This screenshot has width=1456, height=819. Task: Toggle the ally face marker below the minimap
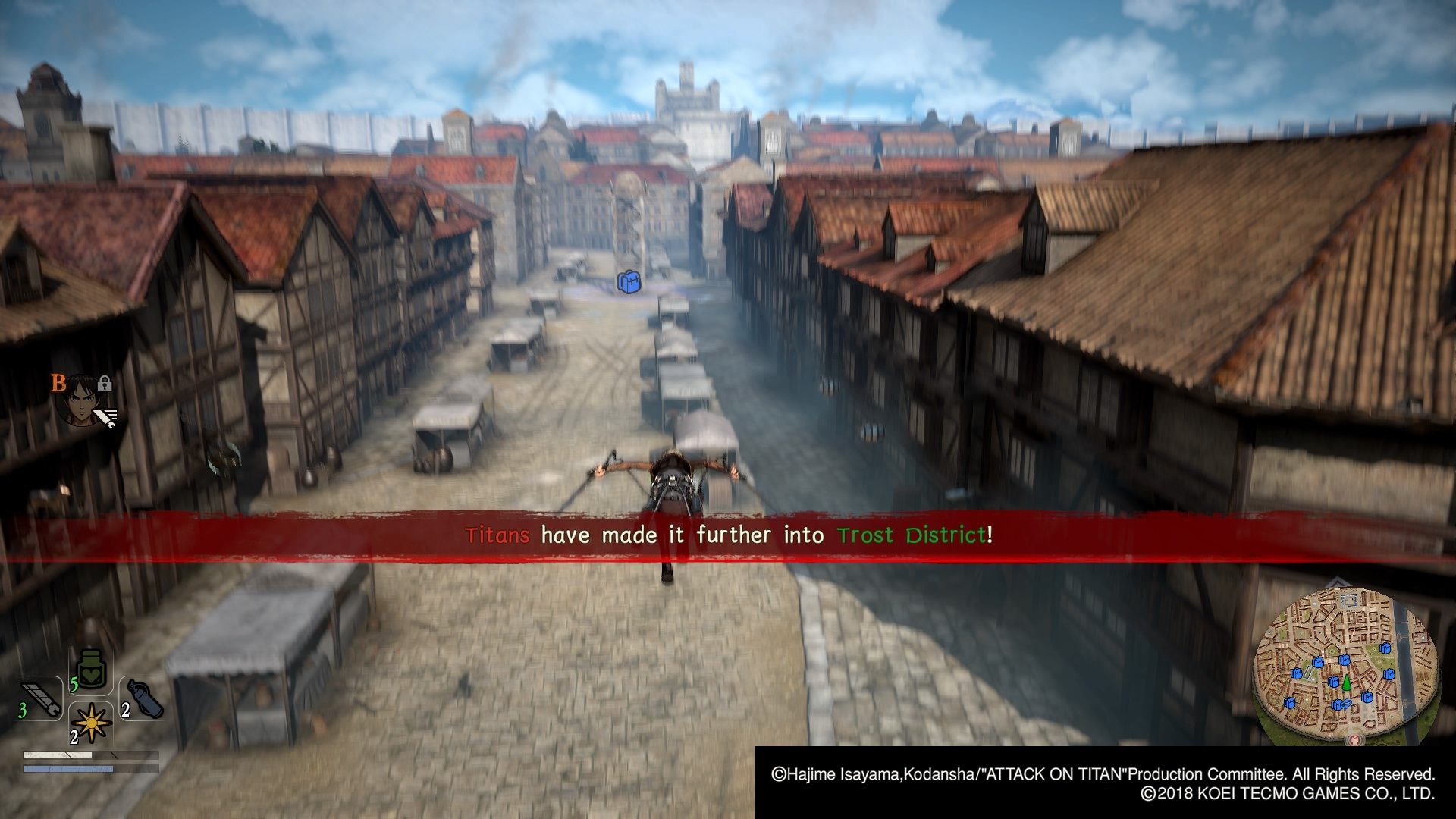pos(1355,739)
